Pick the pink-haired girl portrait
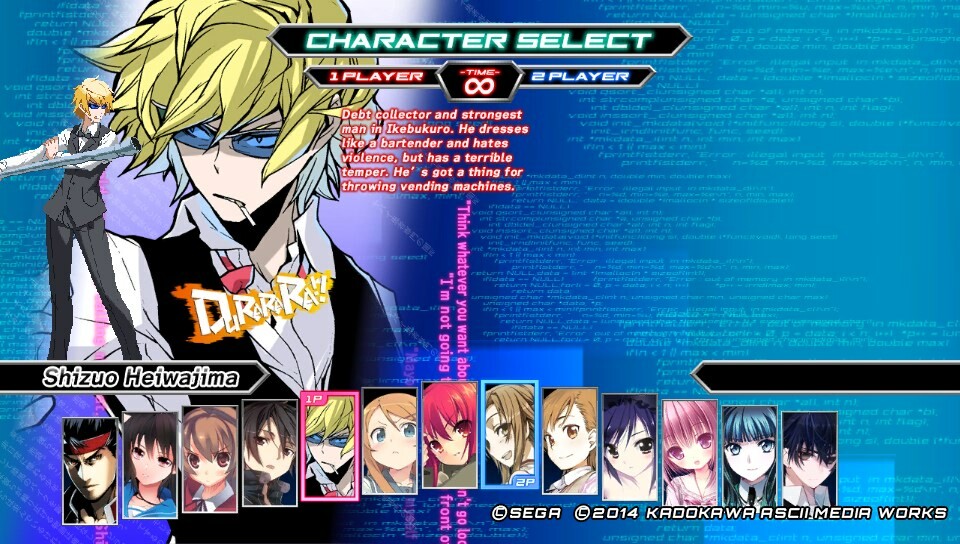Image resolution: width=960 pixels, height=544 pixels. (x=690, y=452)
